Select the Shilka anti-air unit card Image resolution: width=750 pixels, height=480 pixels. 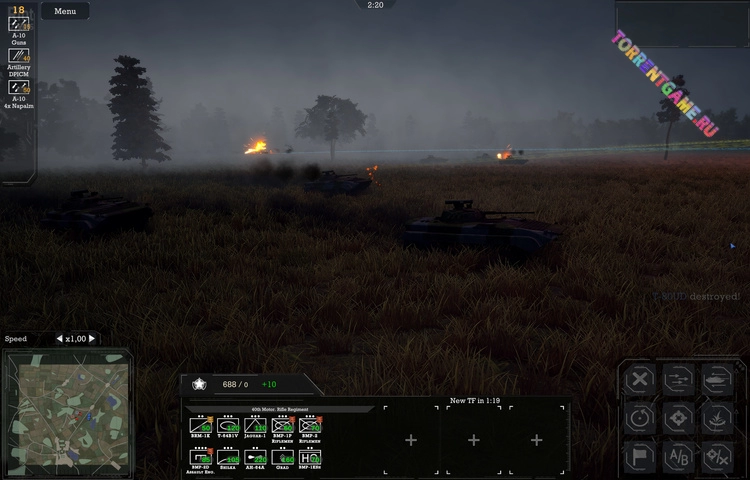(x=228, y=457)
